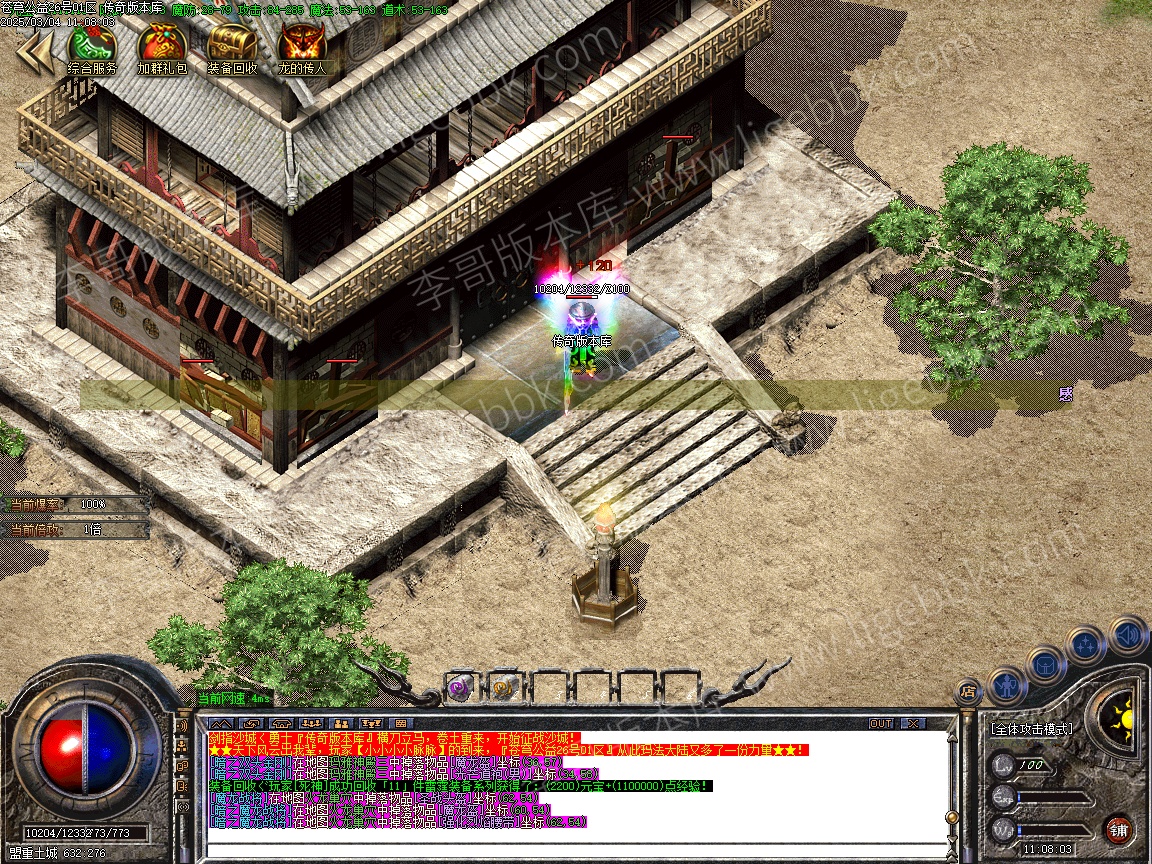Use the orange scroll in the quick slot

click(x=502, y=687)
